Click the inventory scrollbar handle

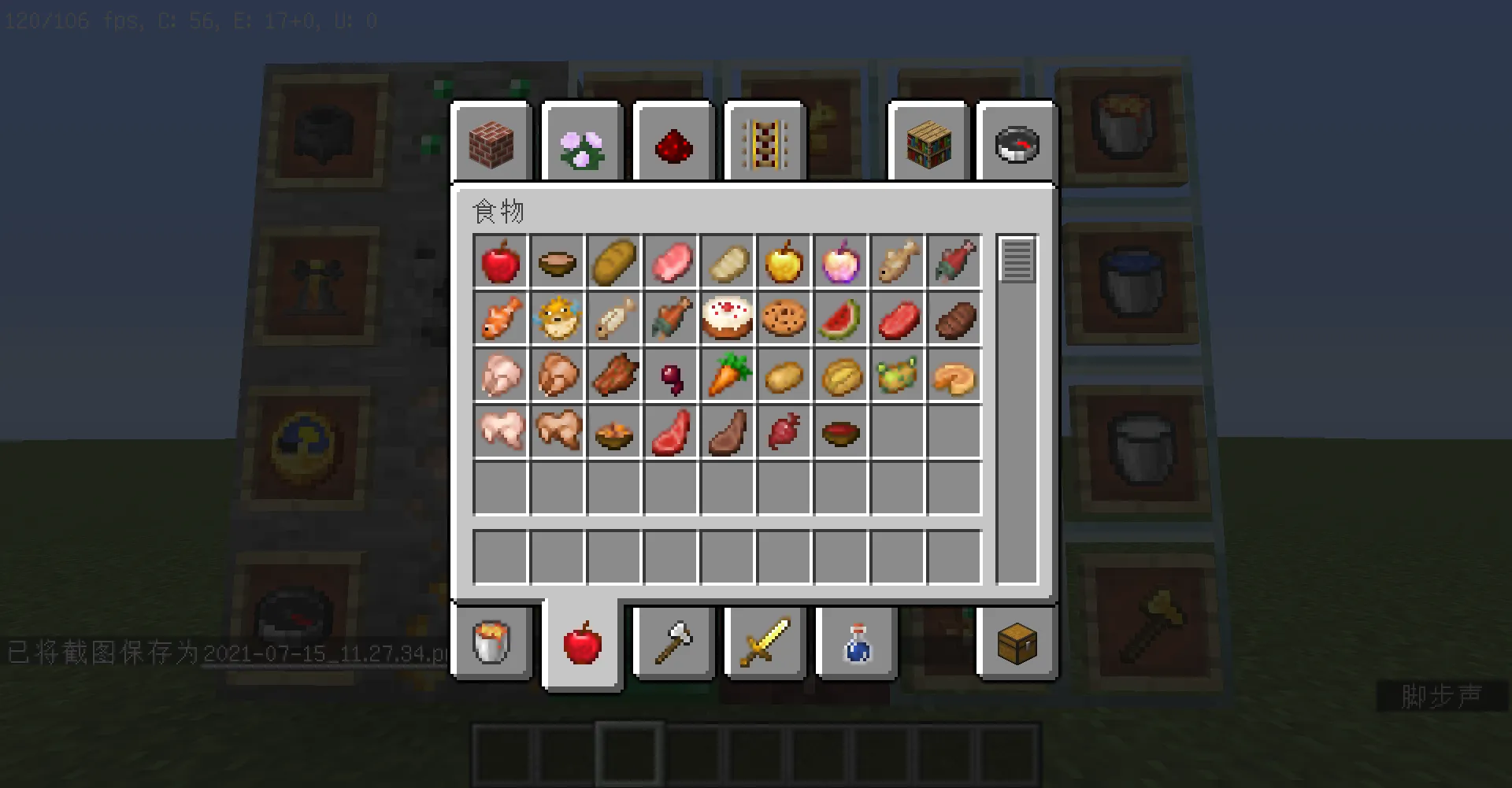[1017, 261]
